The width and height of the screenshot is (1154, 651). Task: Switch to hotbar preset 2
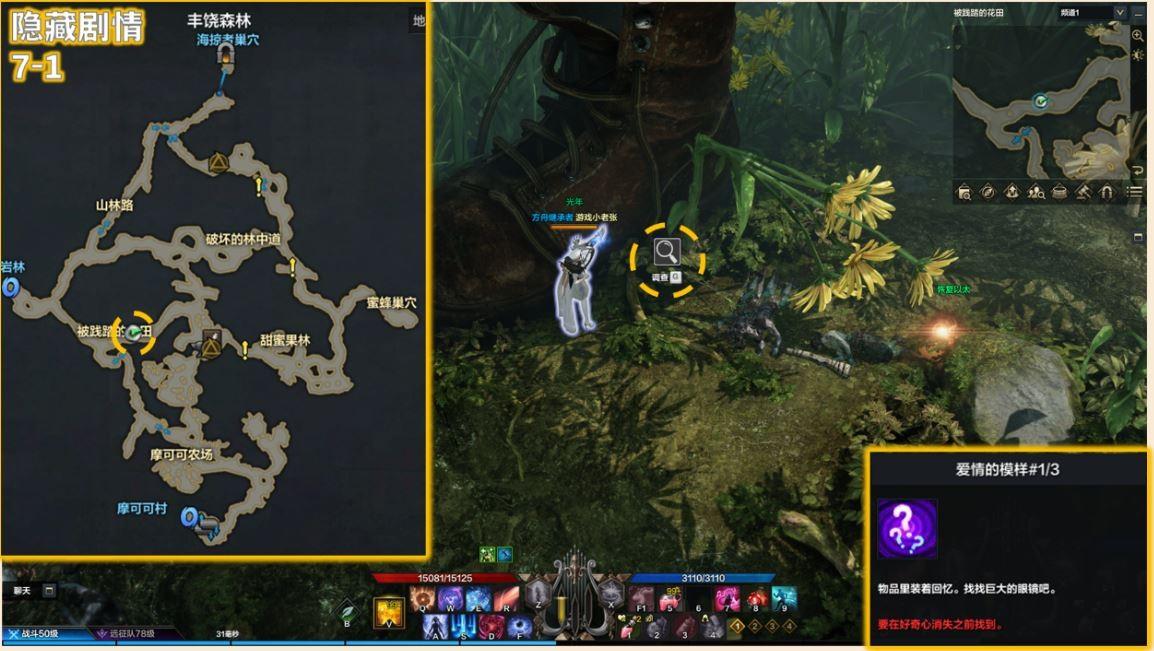(755, 627)
